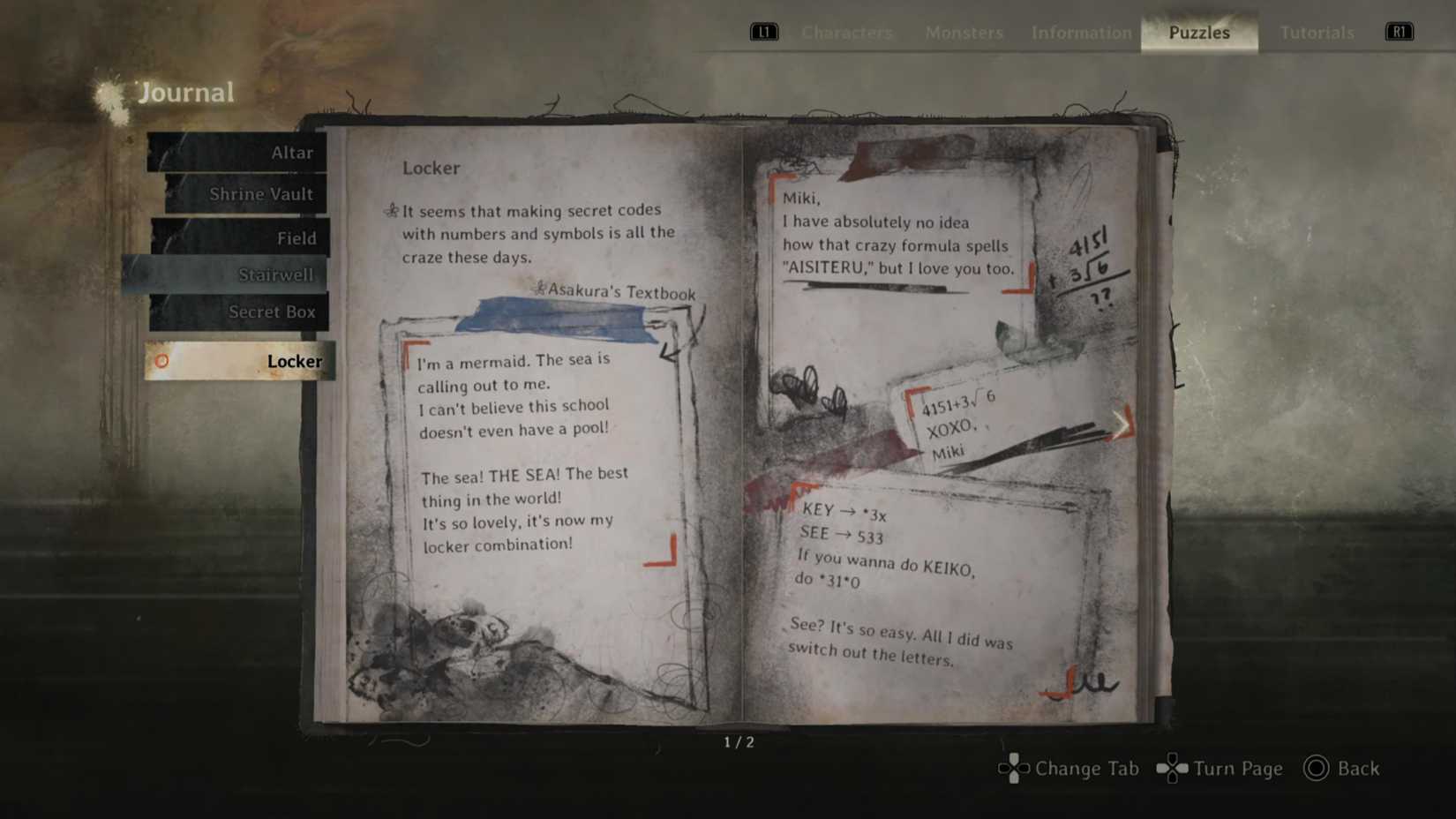Select the orange marker beside the Locker entry
This screenshot has width=1456, height=819.
(161, 361)
